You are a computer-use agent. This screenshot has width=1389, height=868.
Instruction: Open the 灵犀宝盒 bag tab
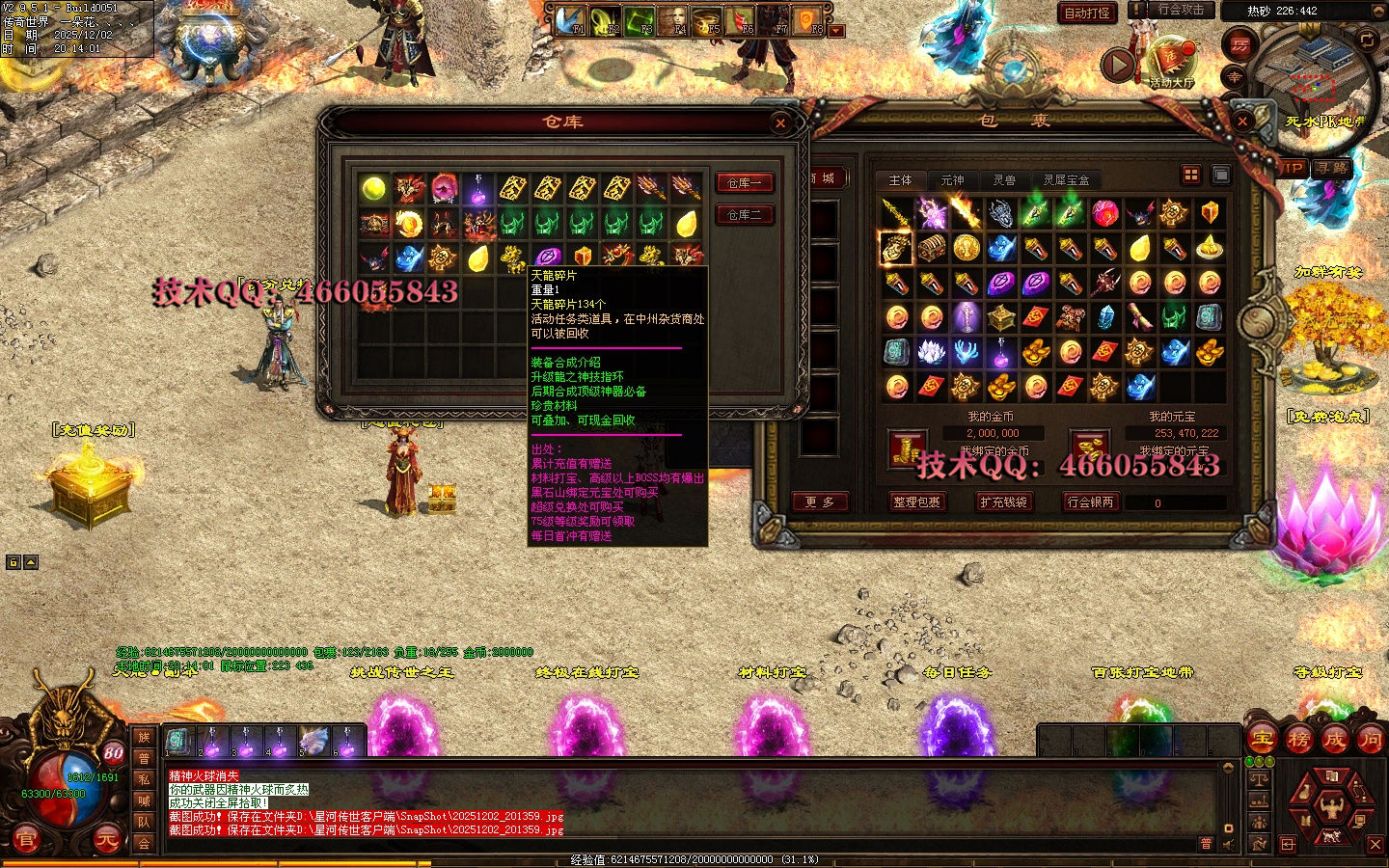tap(1066, 180)
